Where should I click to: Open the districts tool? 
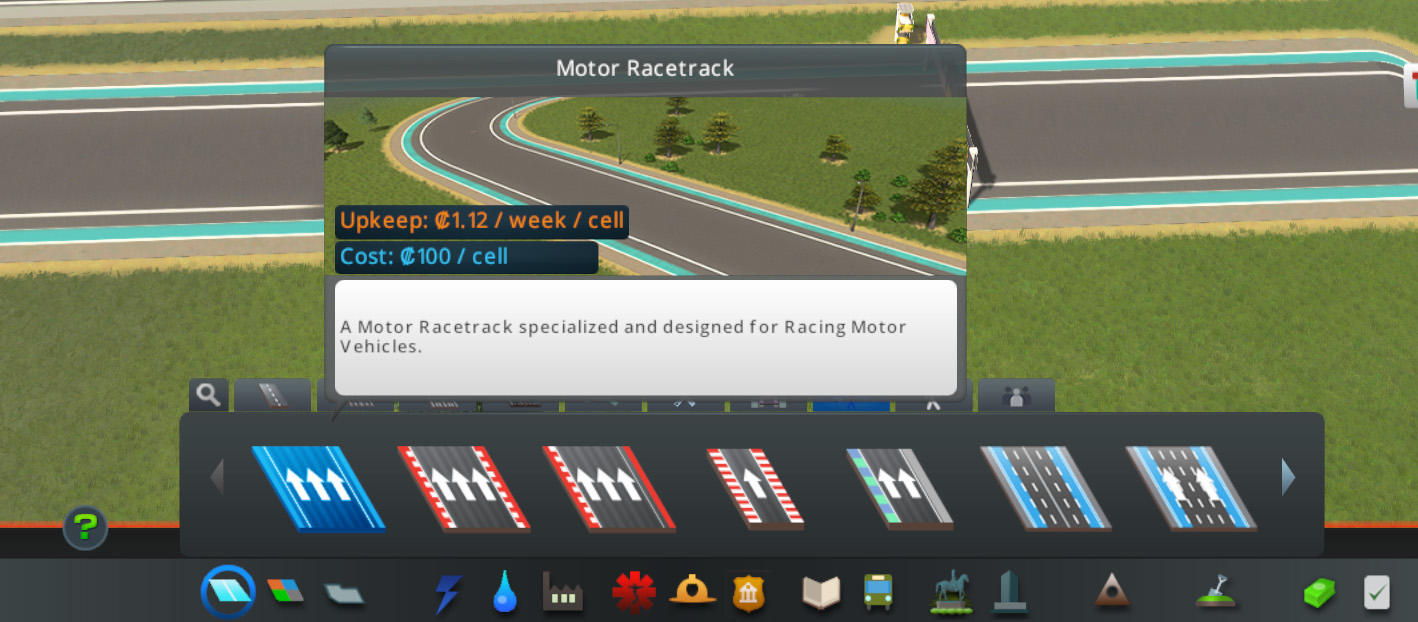344,593
